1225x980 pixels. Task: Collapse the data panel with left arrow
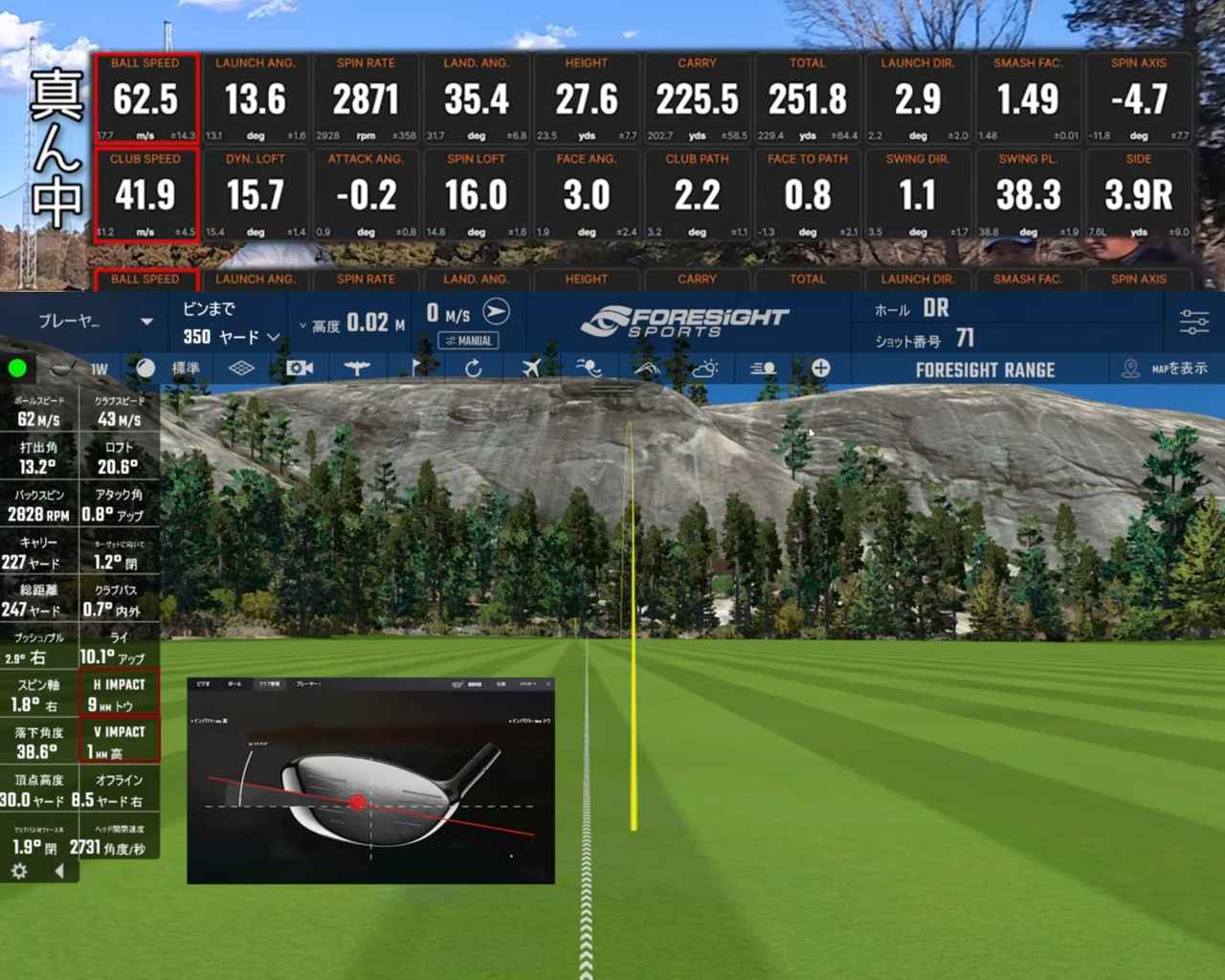pos(59,871)
